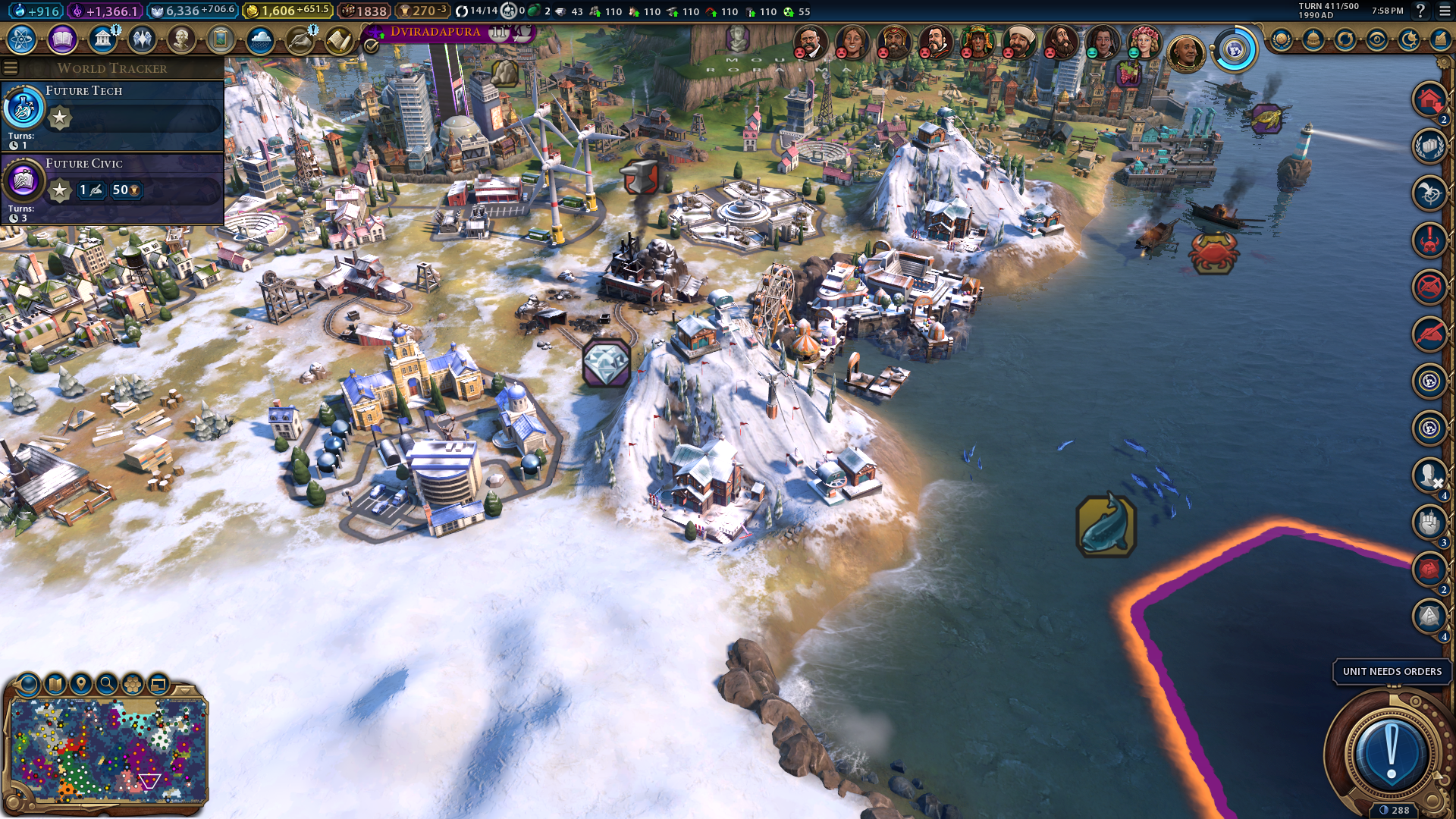Toggle the minimap hex grid lens button
The width and height of the screenshot is (1456, 819).
pyautogui.click(x=133, y=684)
